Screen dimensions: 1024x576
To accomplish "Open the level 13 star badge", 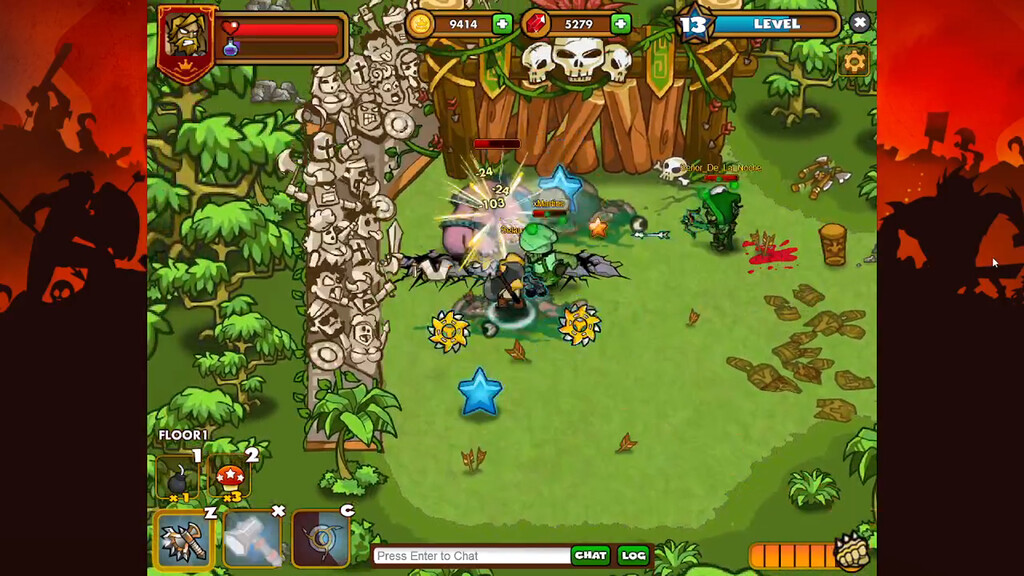I will click(x=696, y=24).
